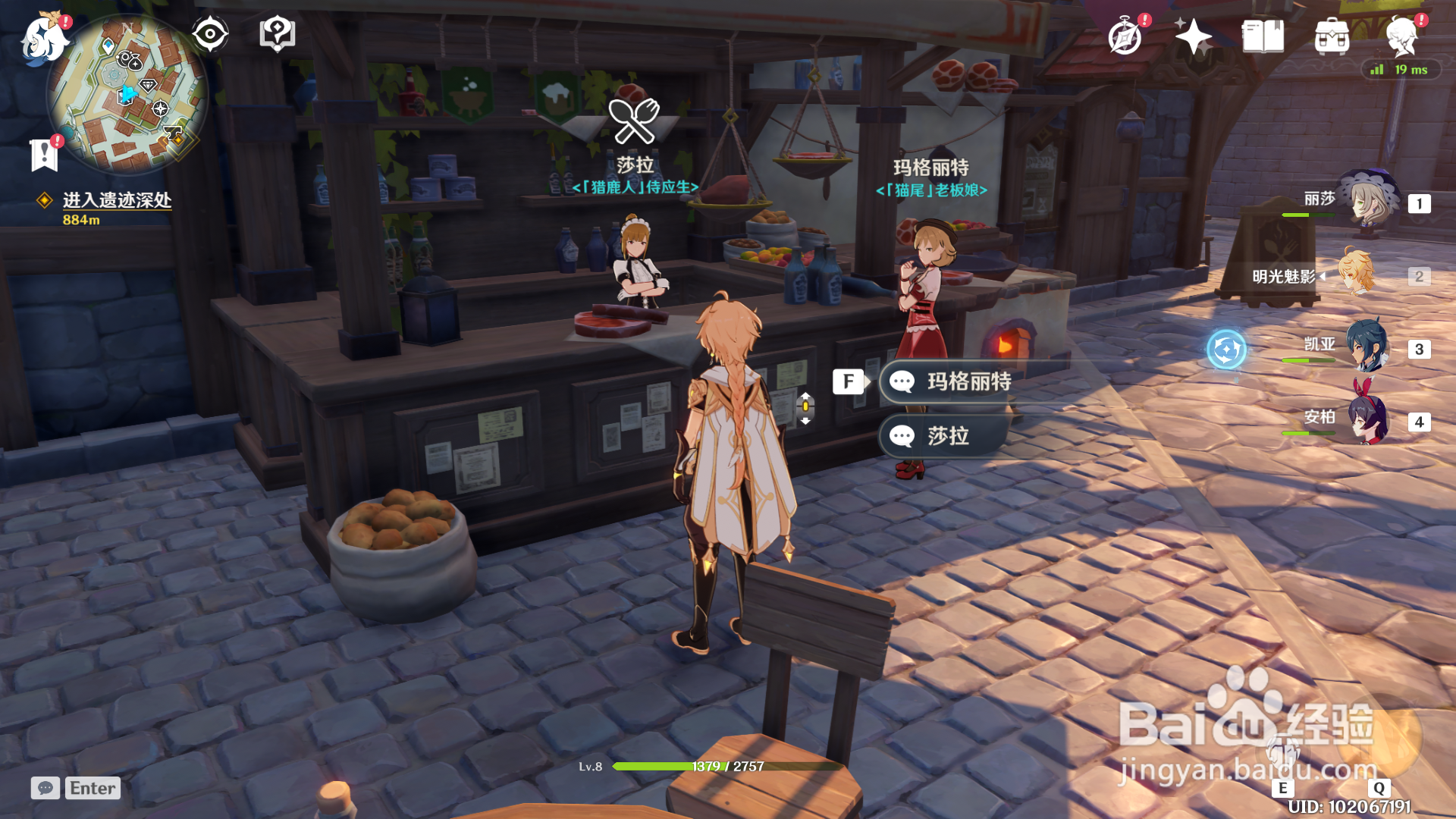Open the quest log bookmark icon
This screenshot has width=1456, height=819.
[44, 155]
